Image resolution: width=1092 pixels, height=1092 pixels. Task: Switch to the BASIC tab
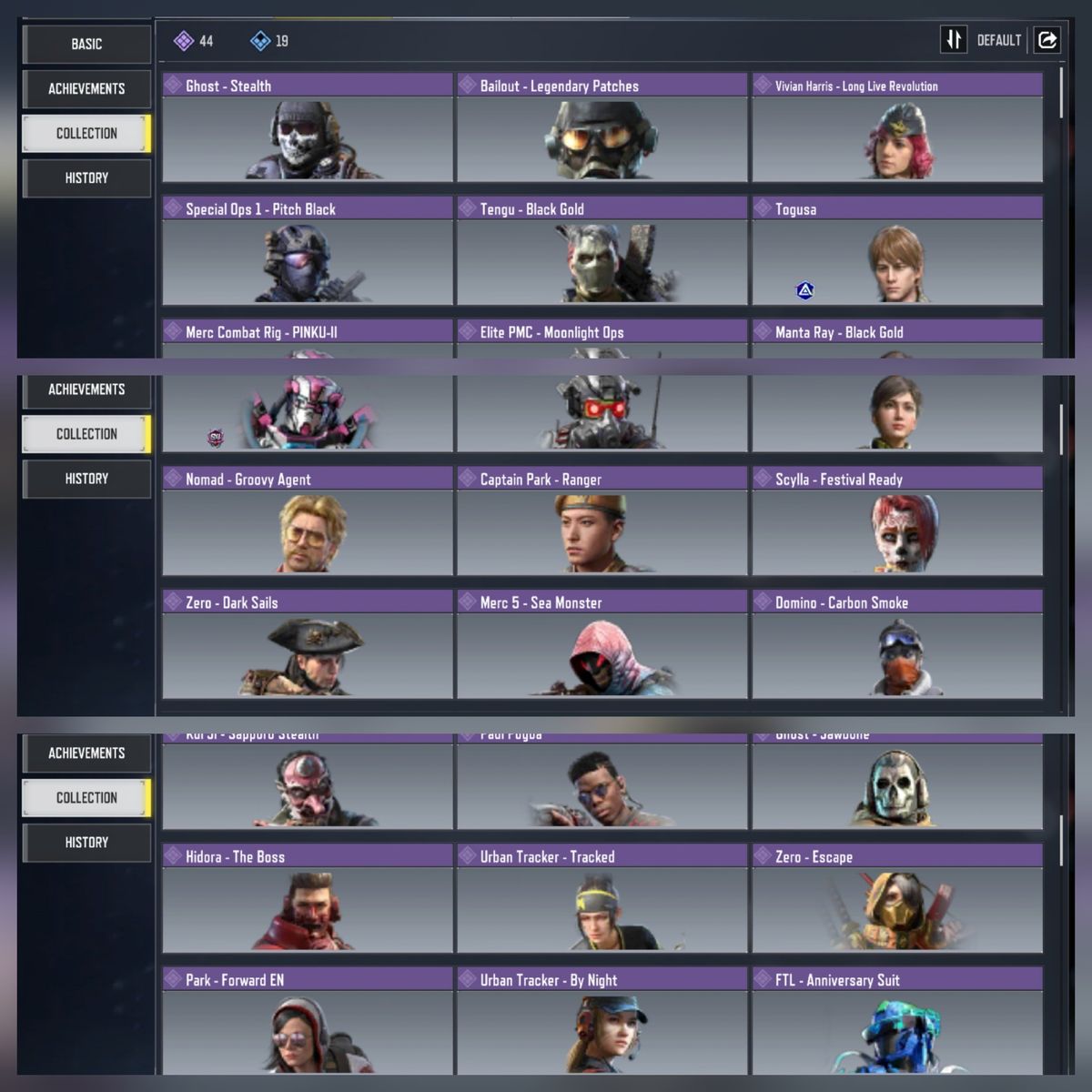[x=86, y=44]
